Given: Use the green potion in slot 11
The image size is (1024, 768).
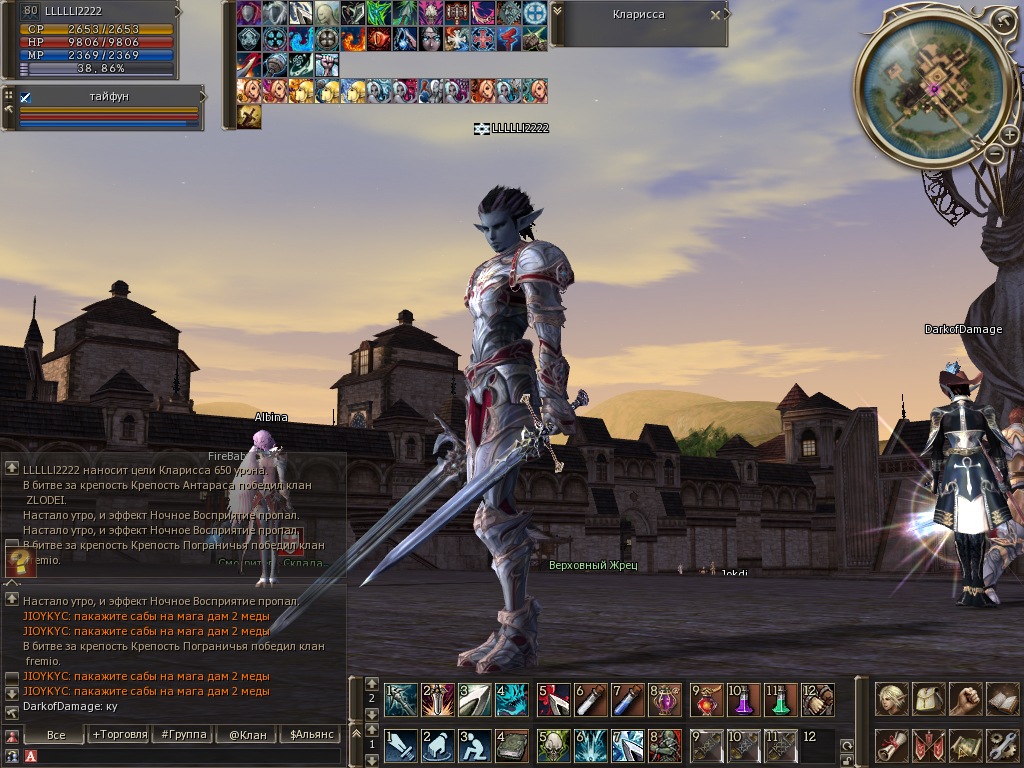Looking at the screenshot, I should click(782, 699).
